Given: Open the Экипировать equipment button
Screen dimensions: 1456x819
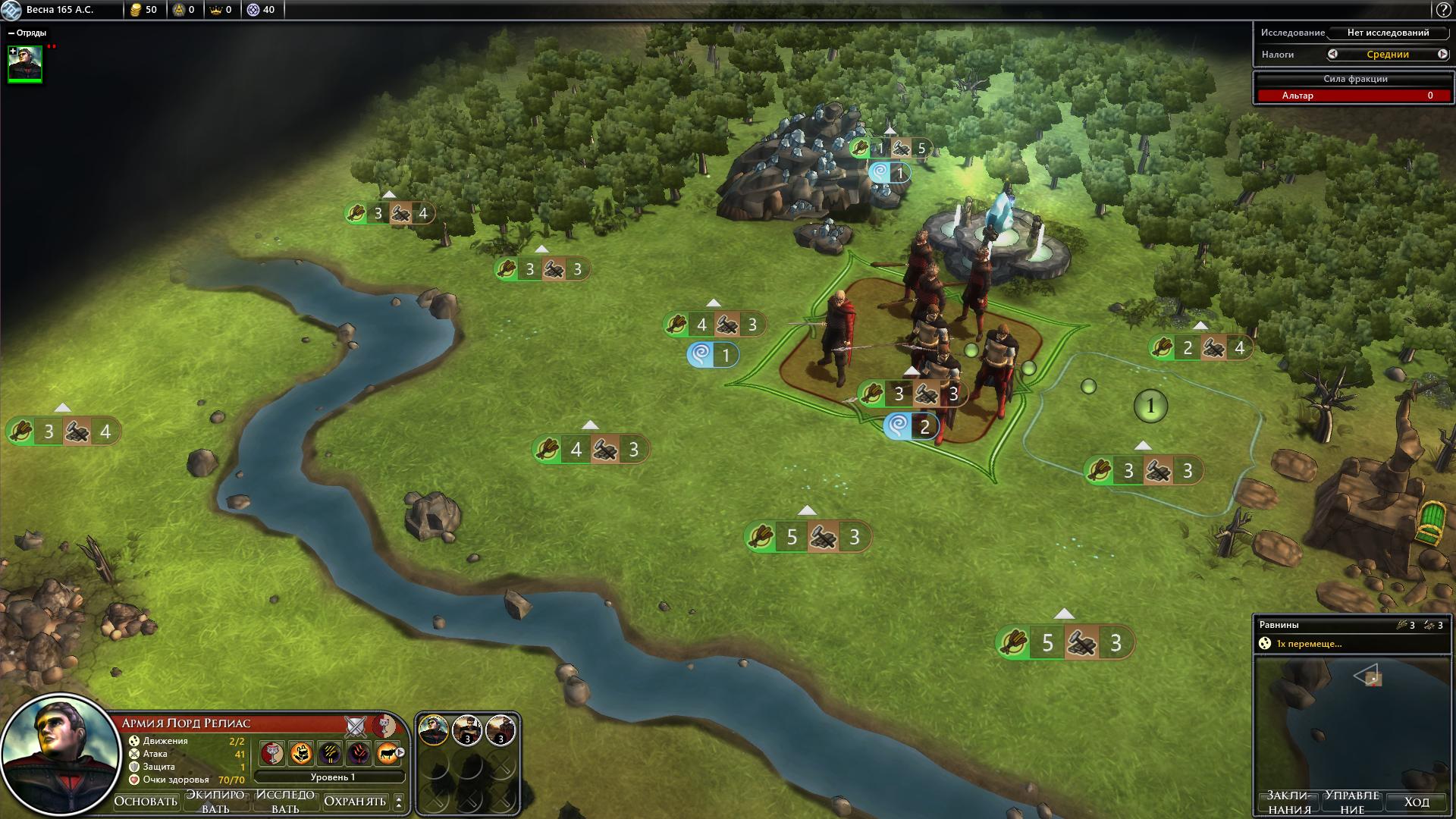Looking at the screenshot, I should [x=215, y=801].
